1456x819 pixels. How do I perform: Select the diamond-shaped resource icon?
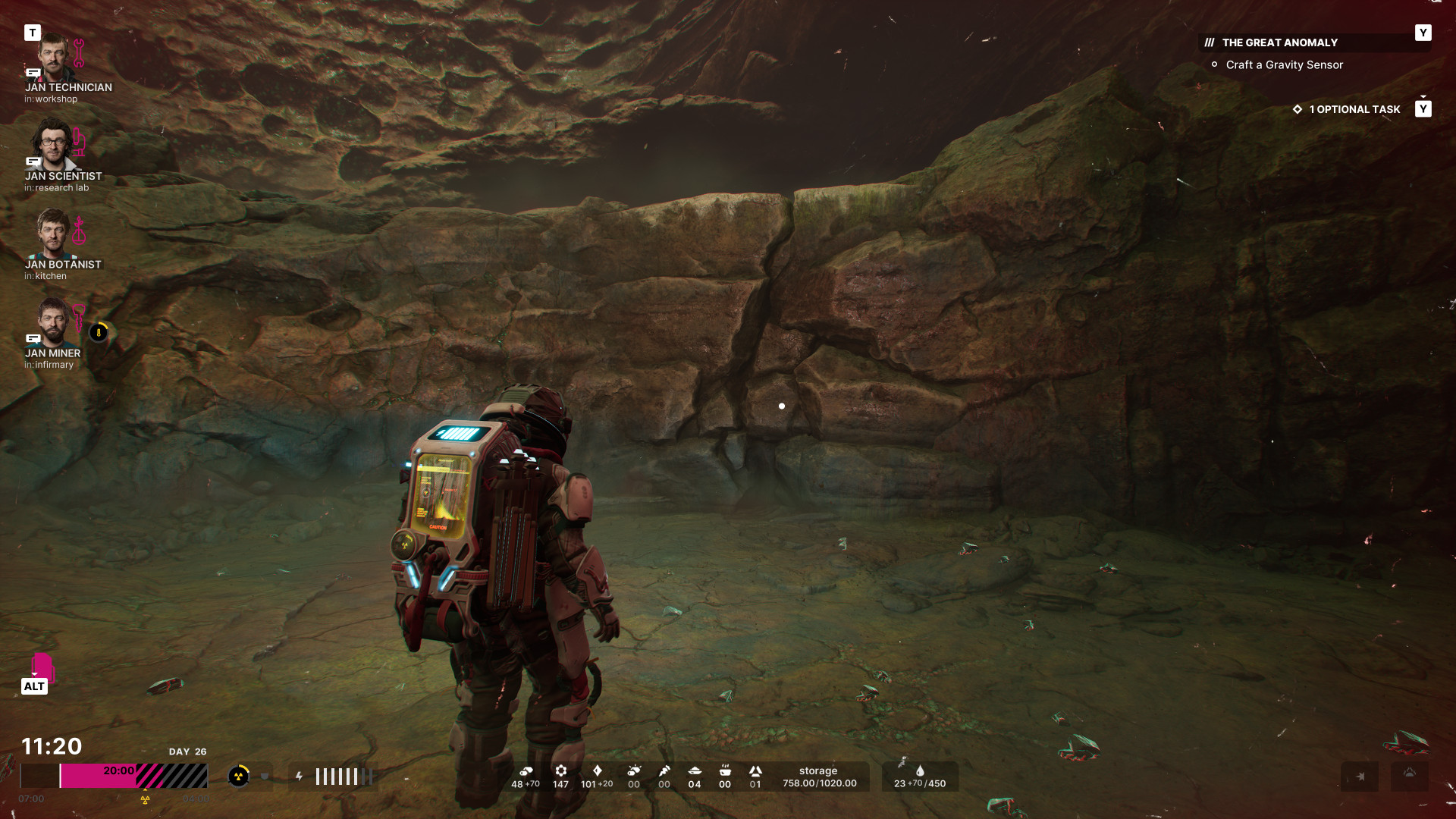[597, 771]
